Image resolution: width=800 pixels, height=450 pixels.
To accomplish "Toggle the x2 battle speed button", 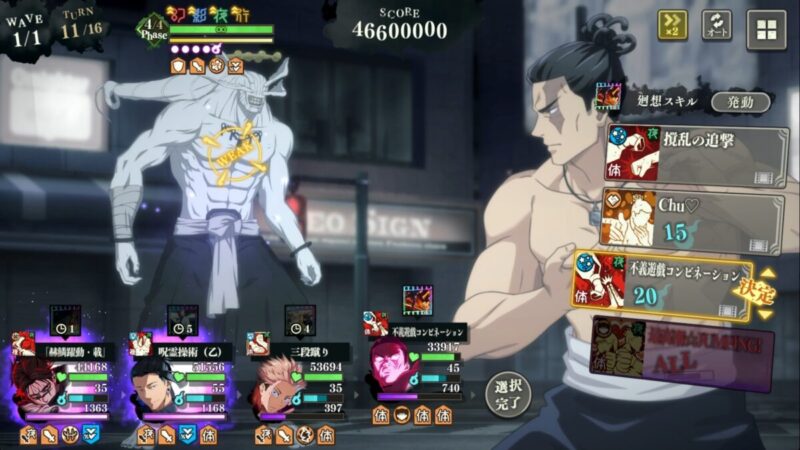I will tap(672, 25).
